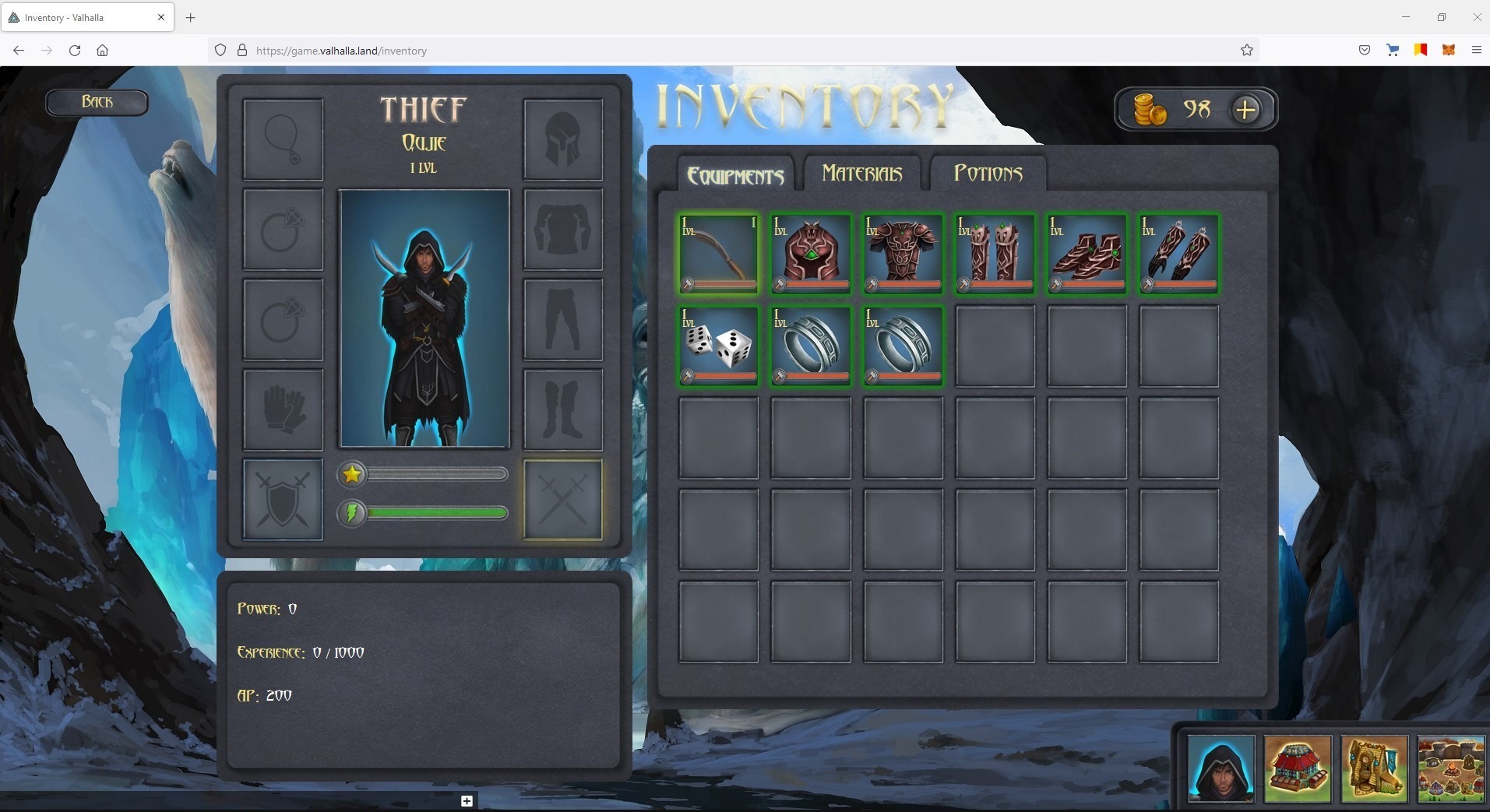Select the shield and swords equipment slot
The image size is (1490, 812).
(283, 500)
